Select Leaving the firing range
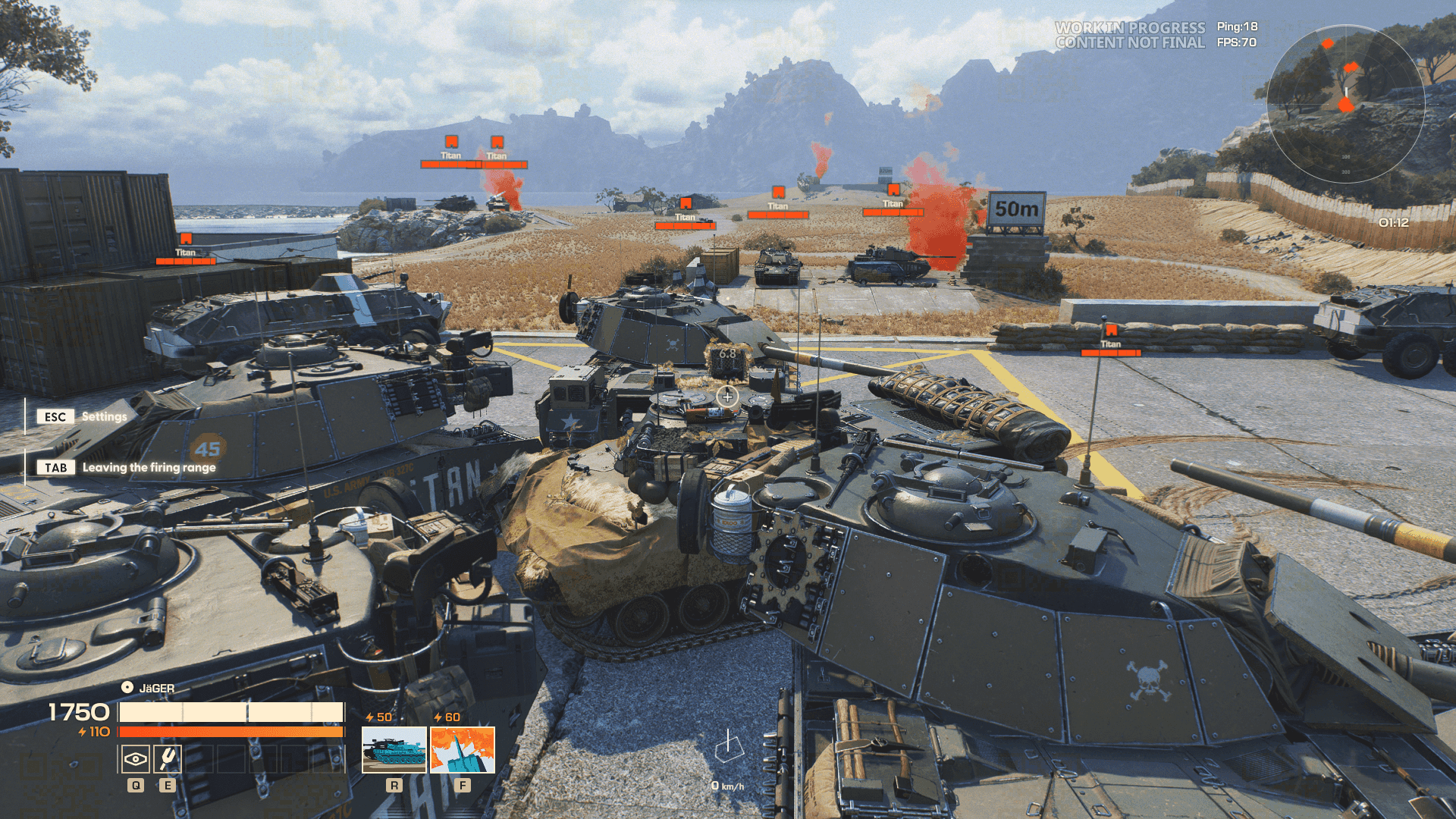This screenshot has width=1456, height=819. tap(149, 468)
